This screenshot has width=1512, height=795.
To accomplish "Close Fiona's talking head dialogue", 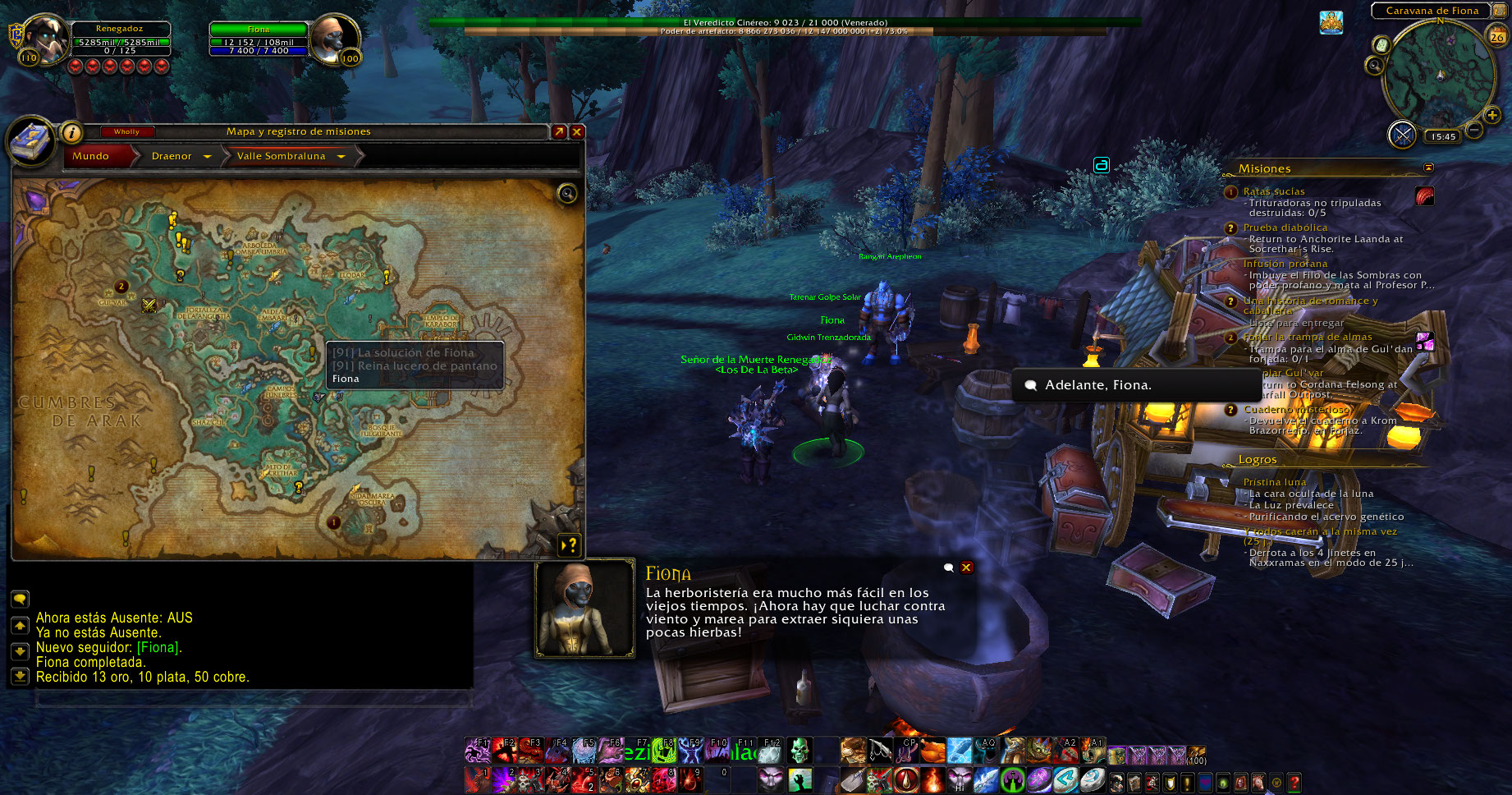I will click(x=967, y=568).
